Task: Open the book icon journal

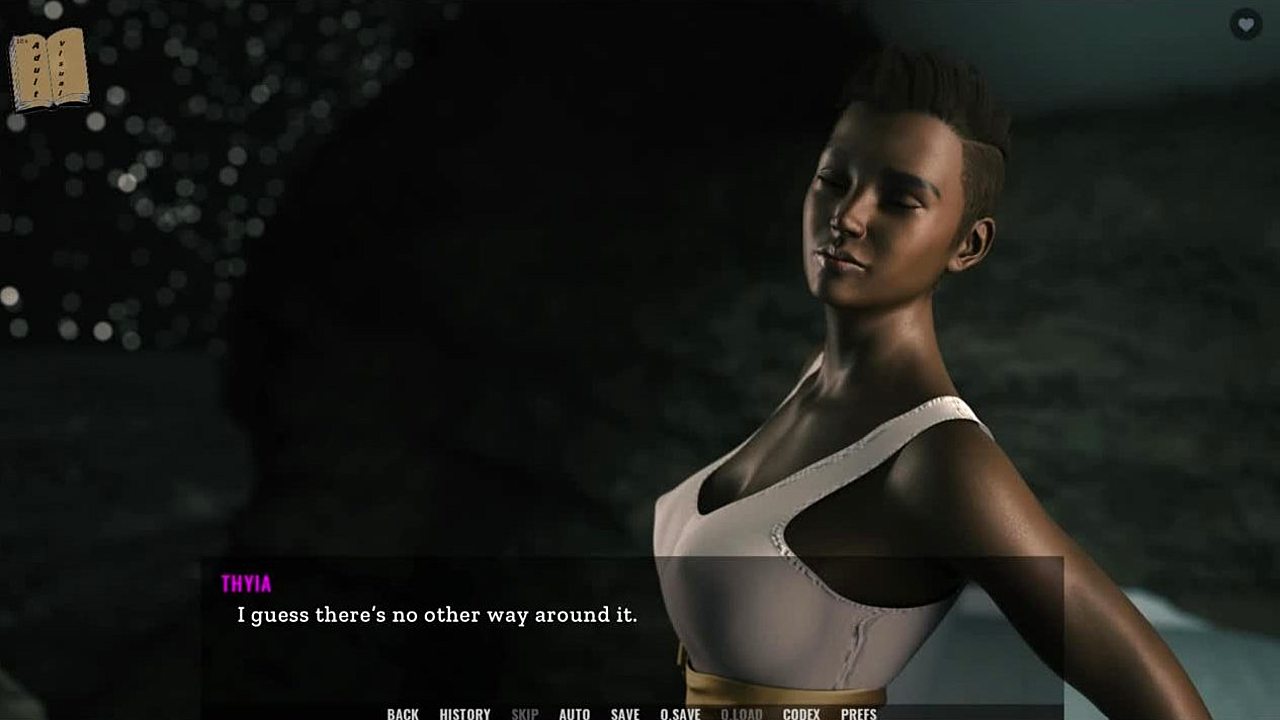Action: pyautogui.click(x=49, y=69)
